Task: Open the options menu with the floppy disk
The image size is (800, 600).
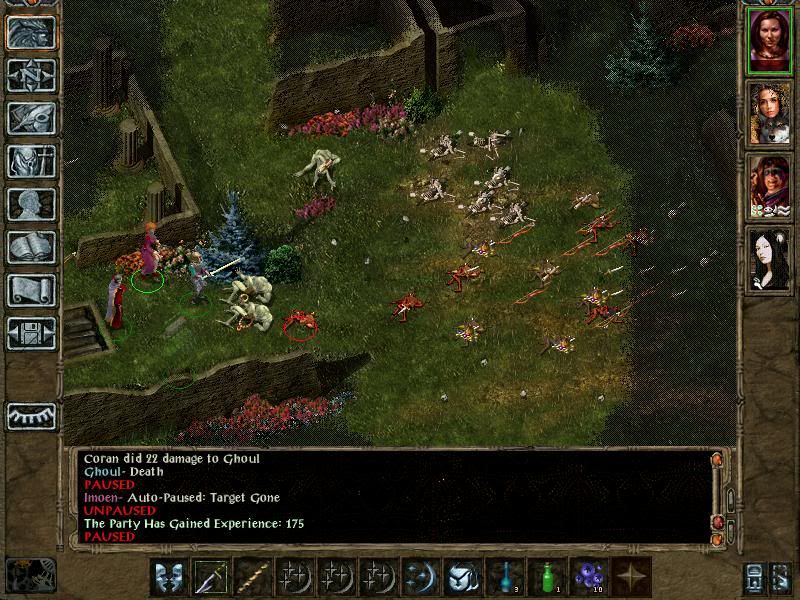Action: click(x=31, y=333)
